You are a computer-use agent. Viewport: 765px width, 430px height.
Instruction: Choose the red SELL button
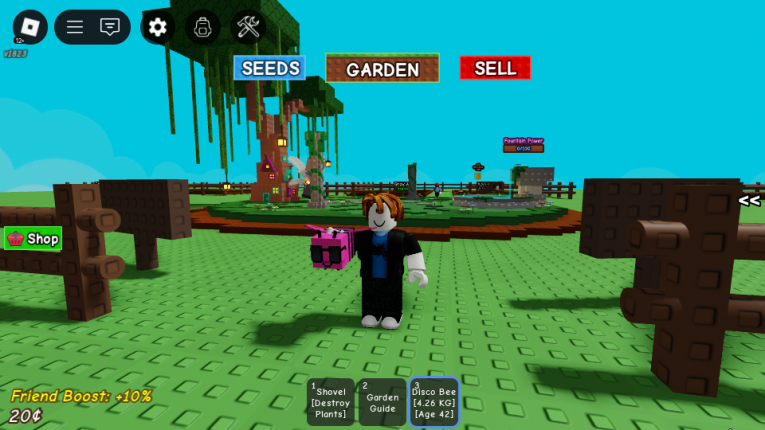point(495,68)
